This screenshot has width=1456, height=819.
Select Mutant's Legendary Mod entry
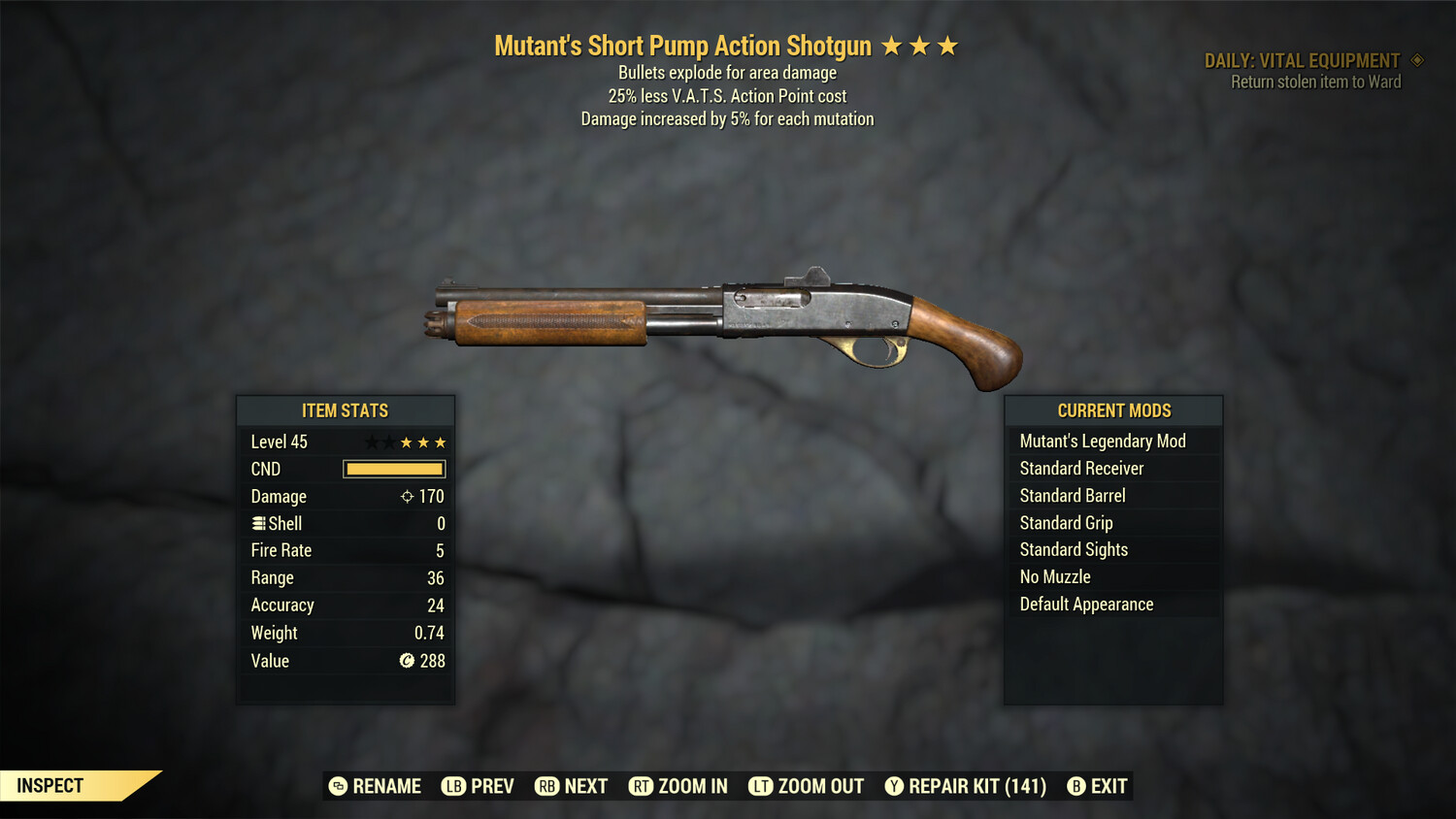[1103, 441]
